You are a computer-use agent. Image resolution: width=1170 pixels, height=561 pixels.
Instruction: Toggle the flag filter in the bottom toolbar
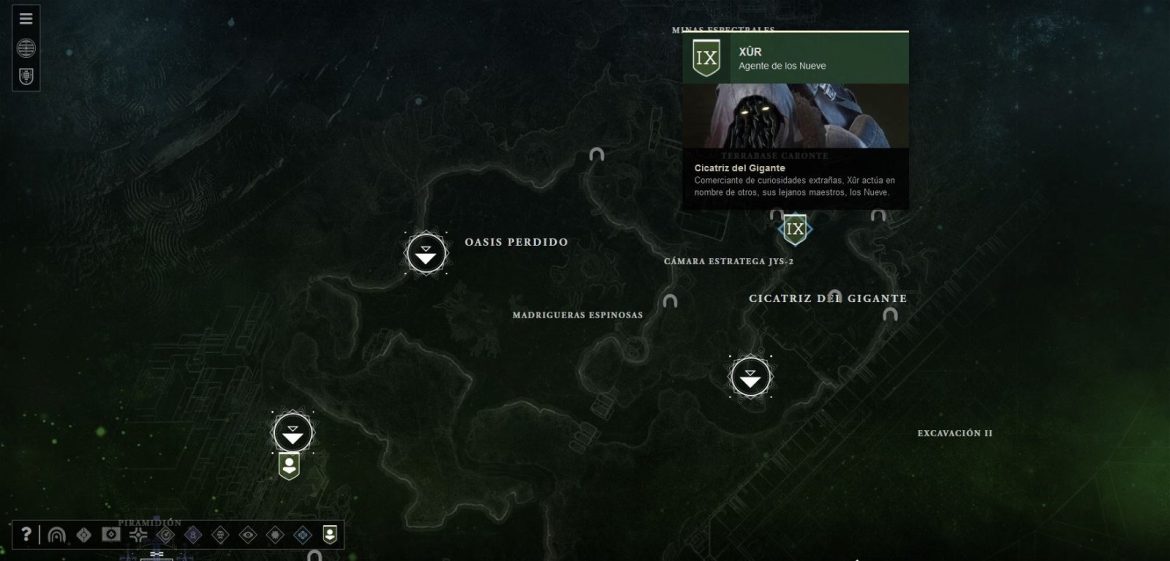coord(111,535)
